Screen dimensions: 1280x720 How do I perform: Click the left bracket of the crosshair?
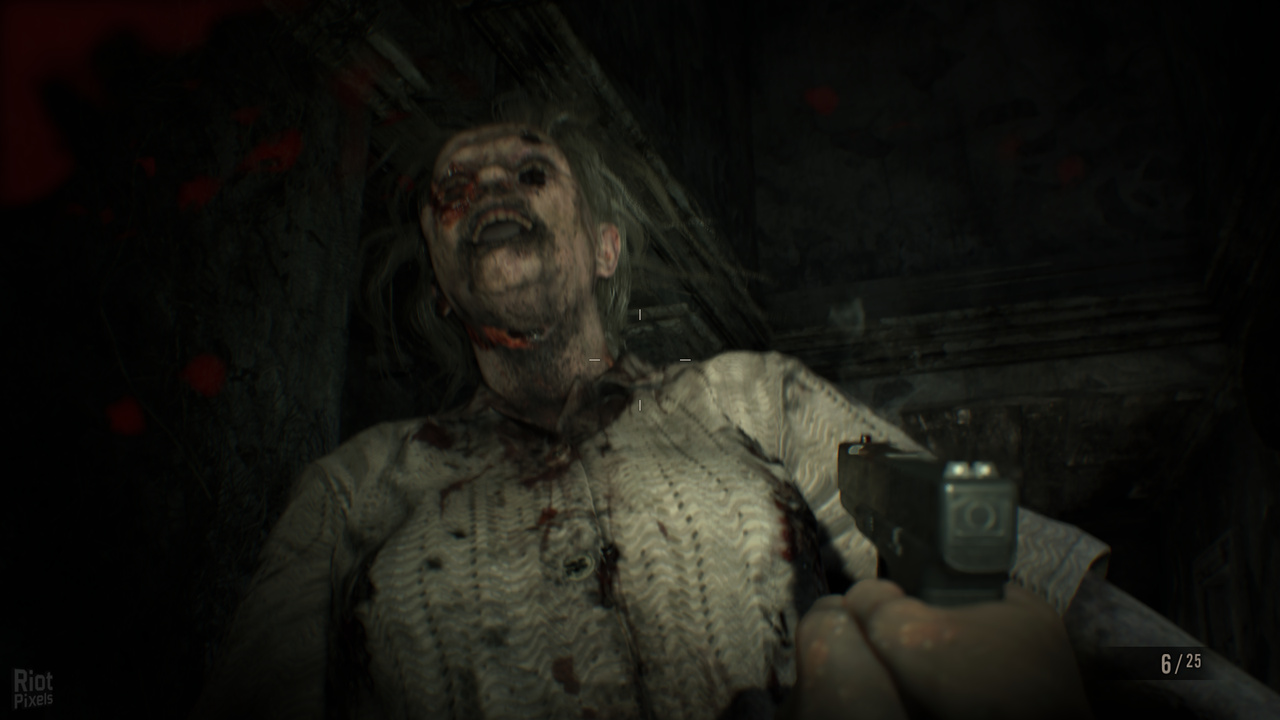tap(594, 359)
